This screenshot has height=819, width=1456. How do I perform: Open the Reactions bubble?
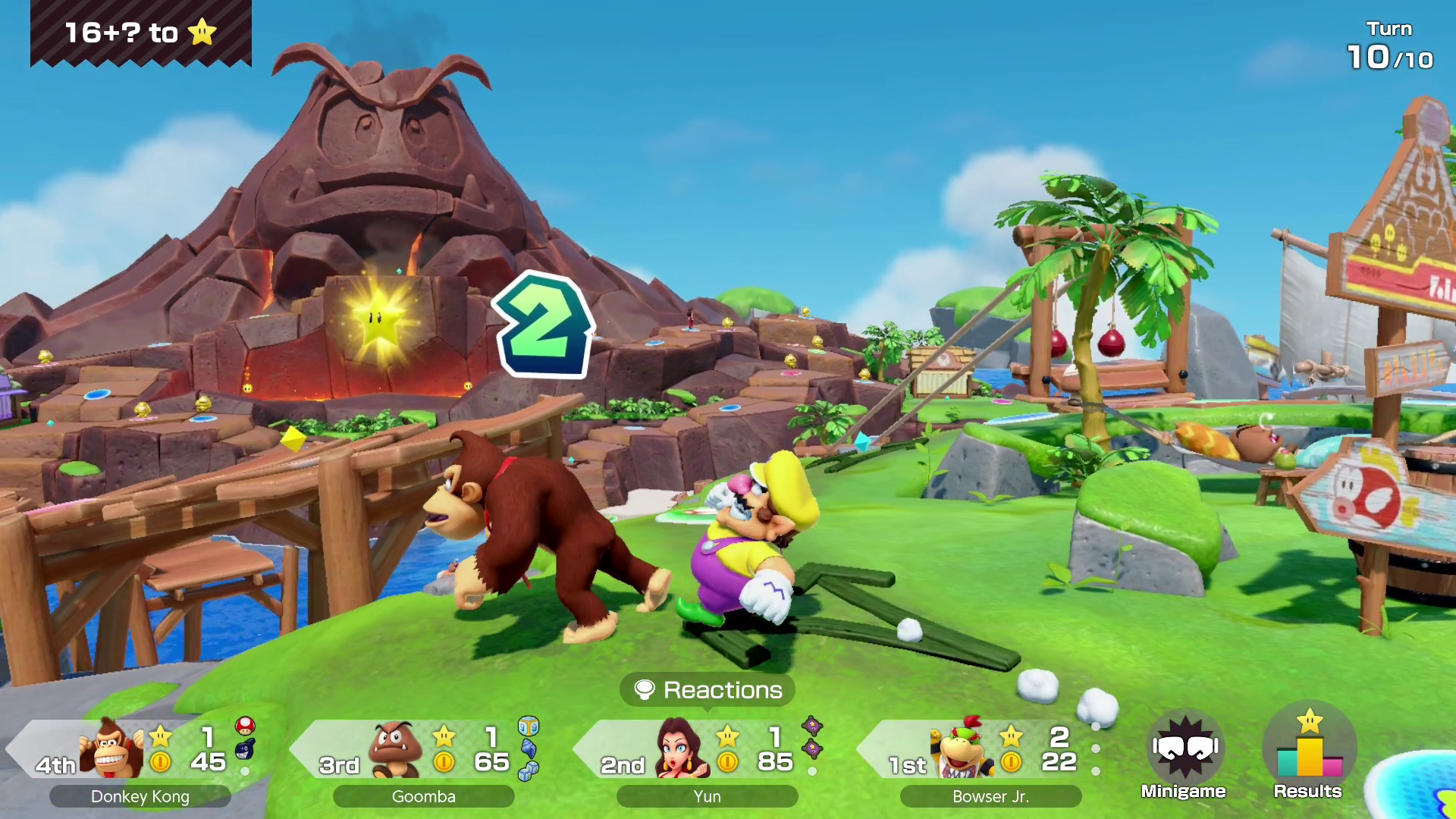click(708, 690)
